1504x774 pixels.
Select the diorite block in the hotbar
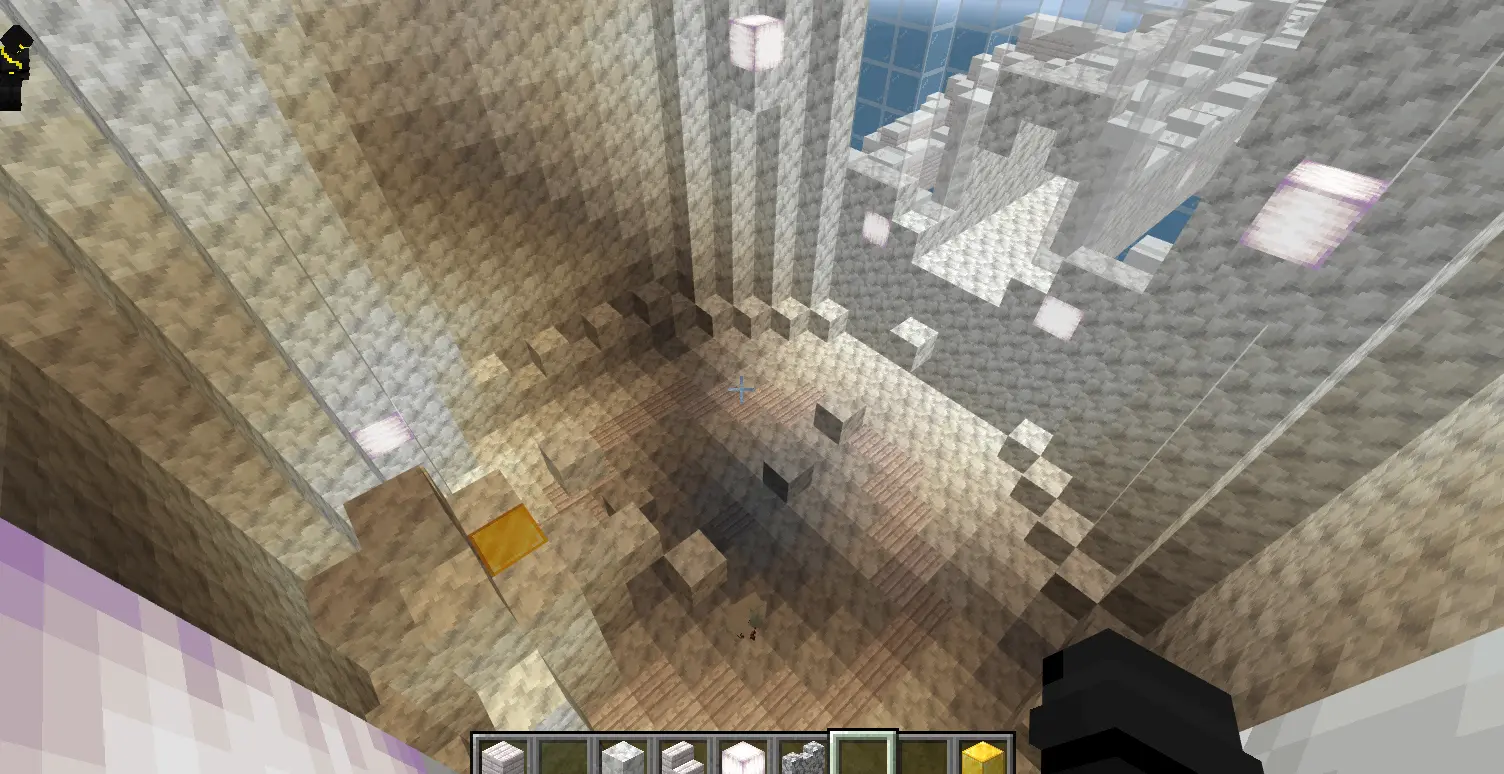point(803,753)
